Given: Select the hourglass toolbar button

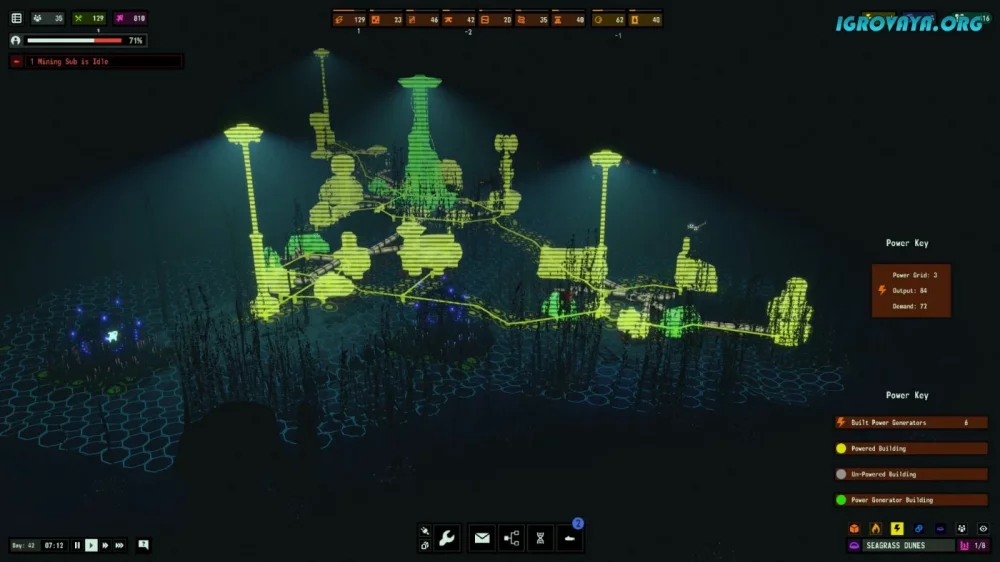Looking at the screenshot, I should click(540, 538).
